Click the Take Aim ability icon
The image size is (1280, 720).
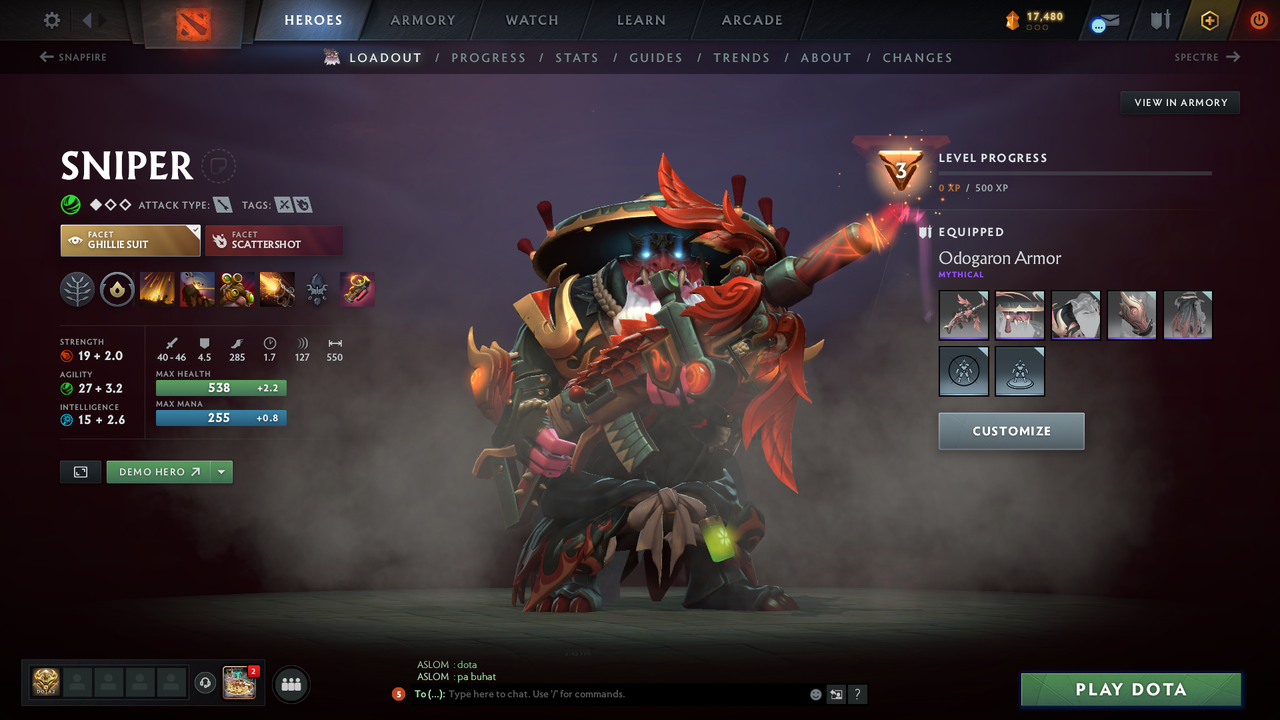[x=237, y=289]
